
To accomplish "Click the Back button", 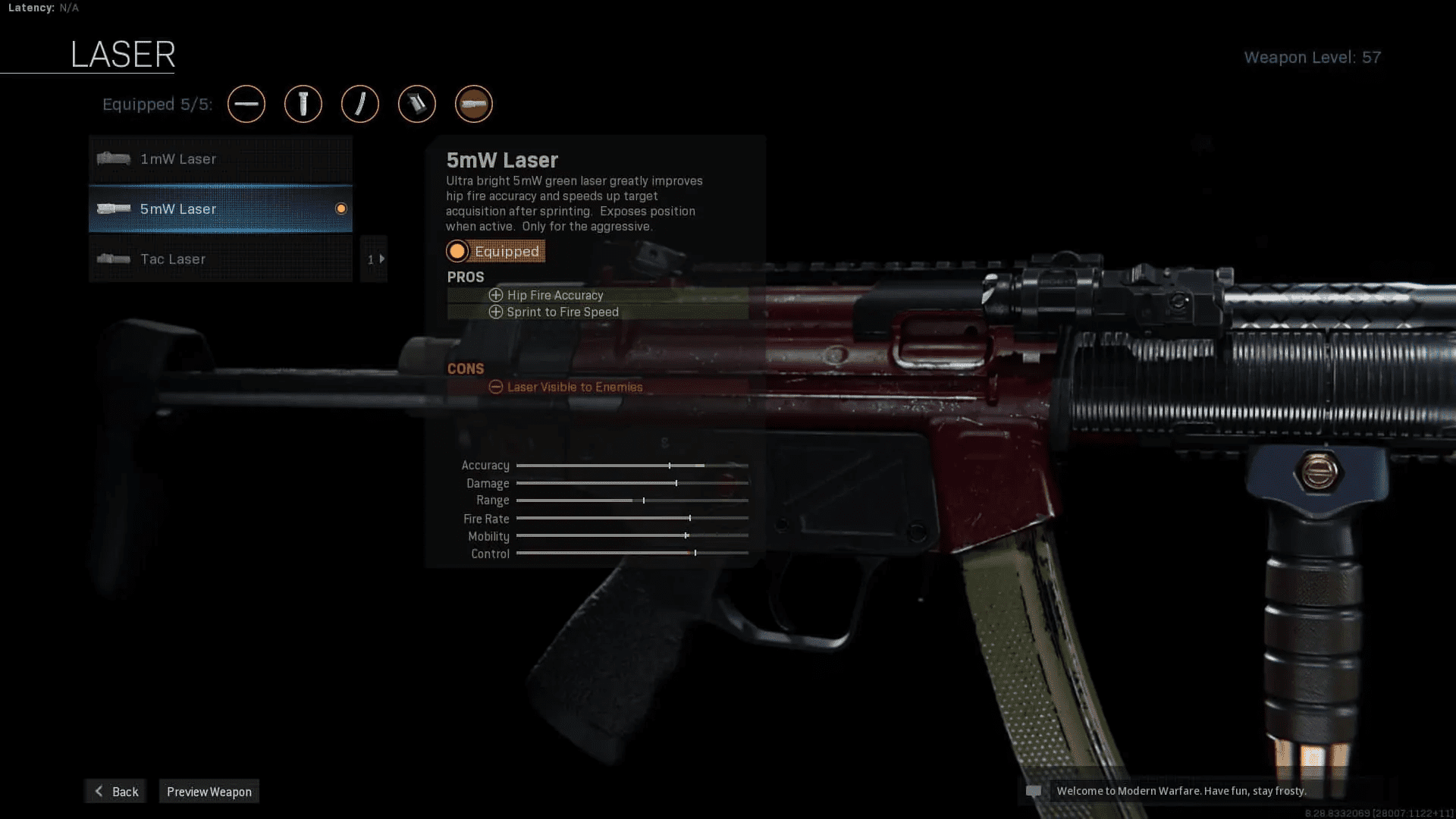I will point(115,791).
